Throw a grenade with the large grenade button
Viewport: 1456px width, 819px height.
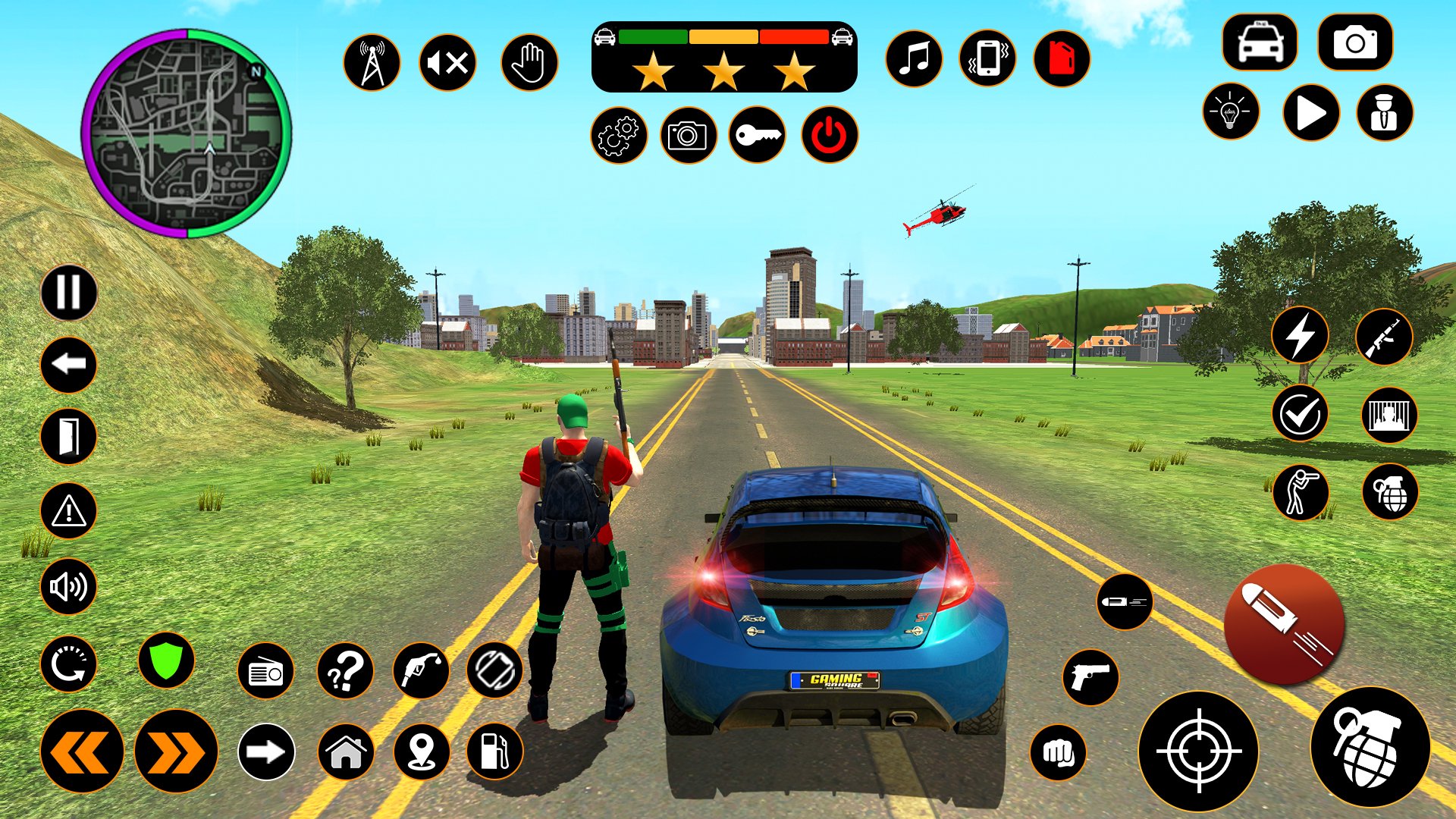(1370, 747)
